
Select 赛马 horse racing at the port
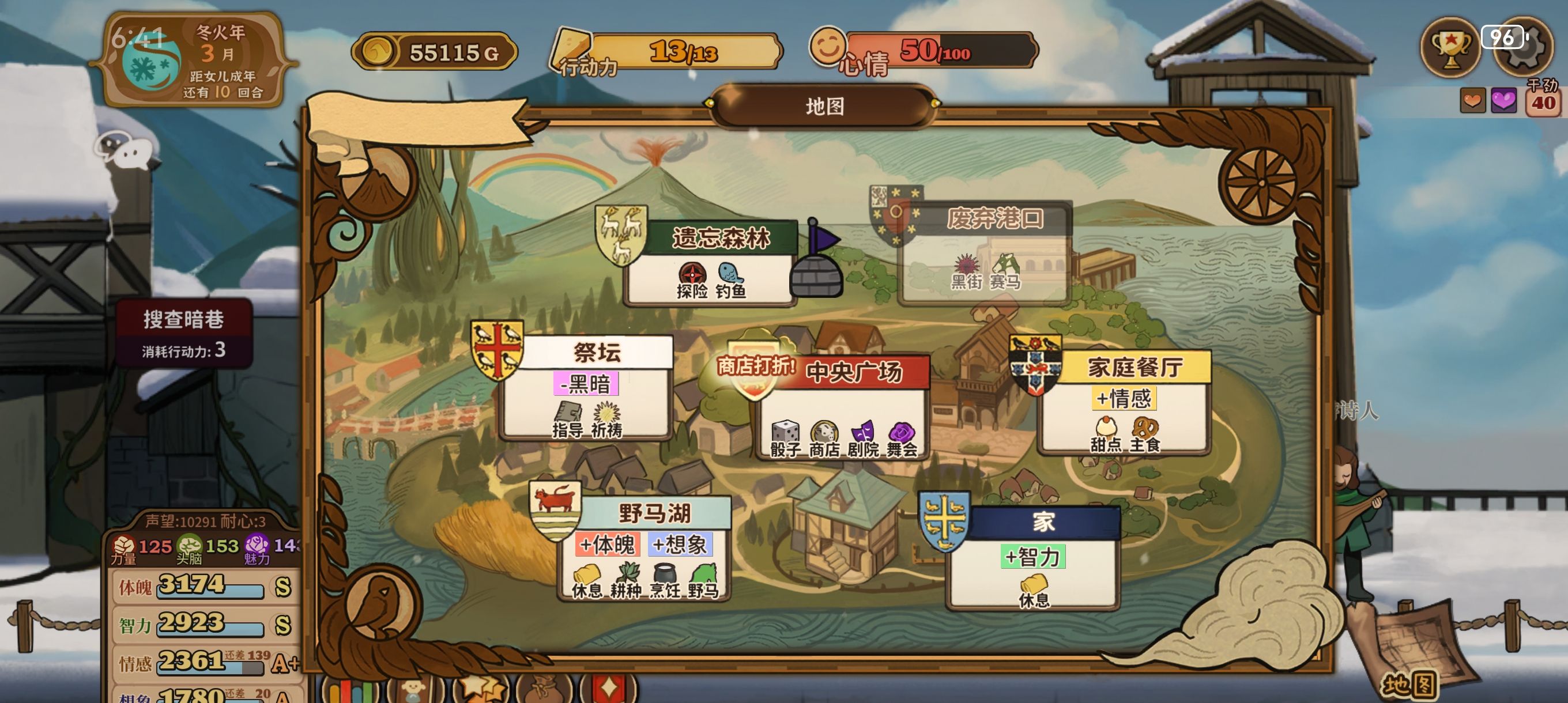tap(1005, 271)
